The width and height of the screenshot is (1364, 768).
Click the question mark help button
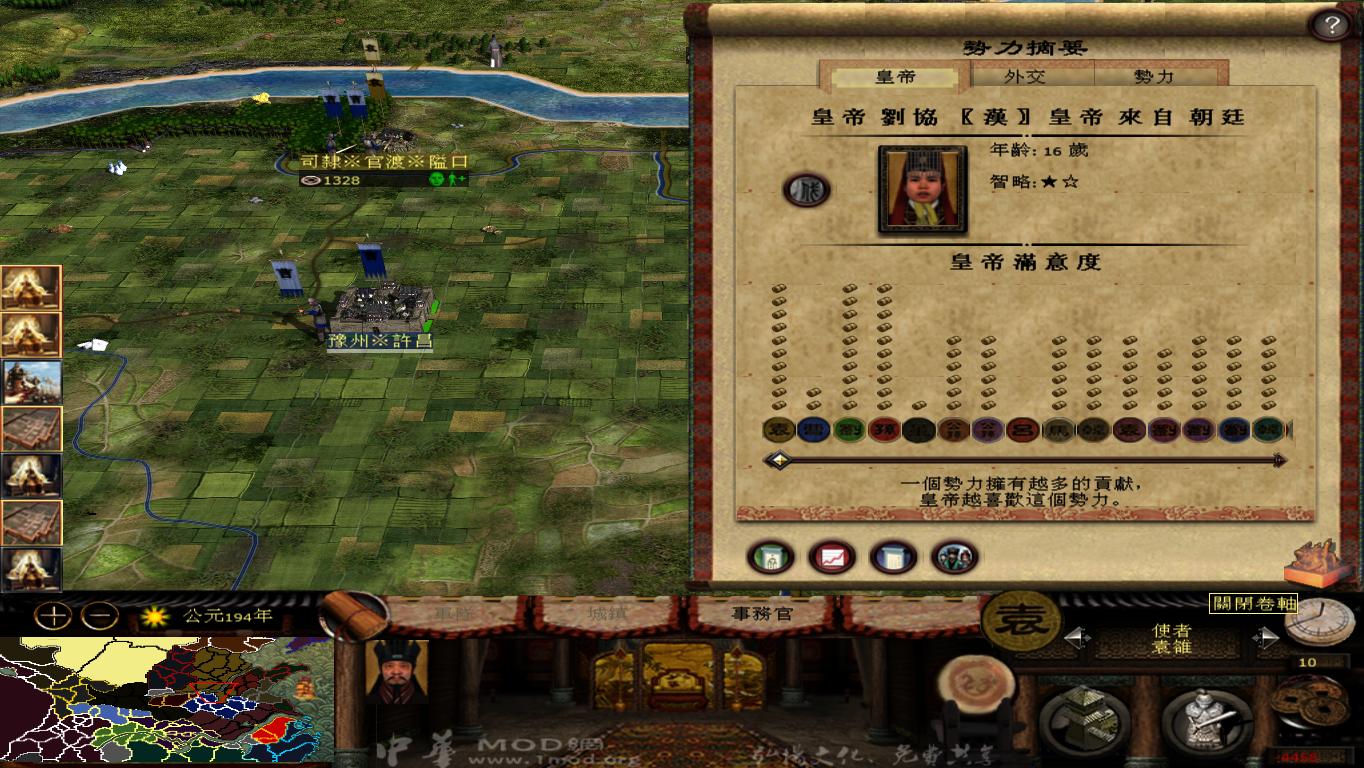pyautogui.click(x=1331, y=24)
